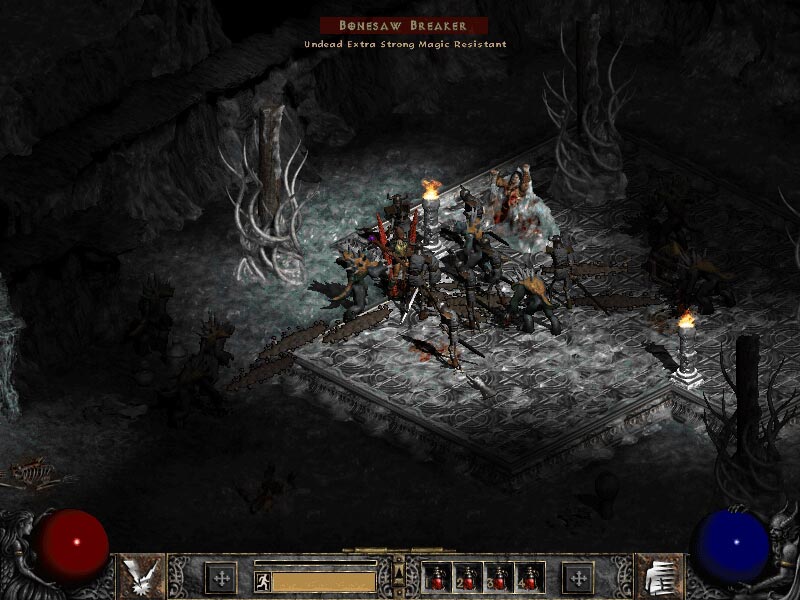The height and width of the screenshot is (600, 800).
Task: Use the healing potion in belt slot 4
Action: [x=529, y=577]
